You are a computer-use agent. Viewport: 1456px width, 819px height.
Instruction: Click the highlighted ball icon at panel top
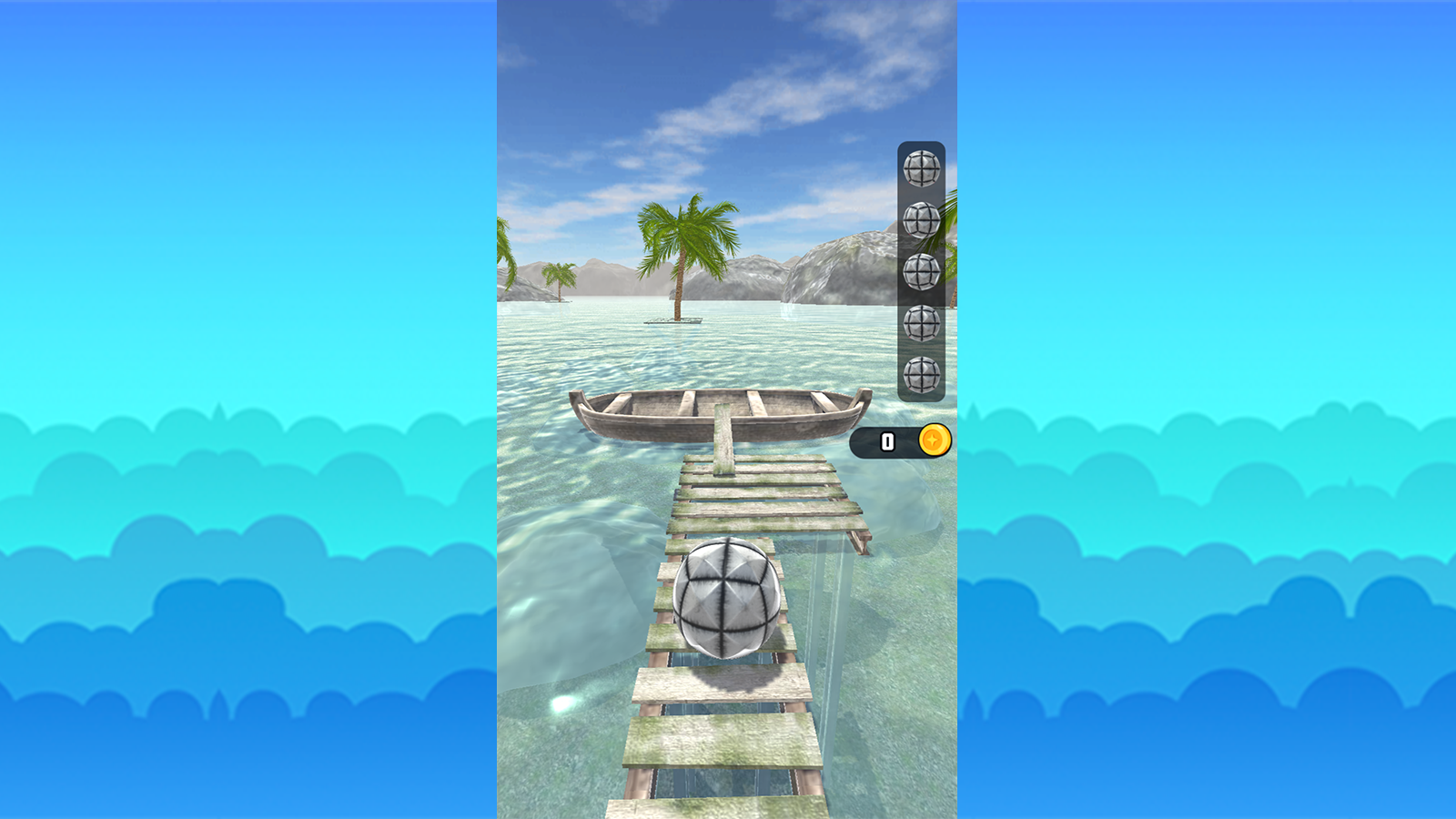[x=920, y=169]
